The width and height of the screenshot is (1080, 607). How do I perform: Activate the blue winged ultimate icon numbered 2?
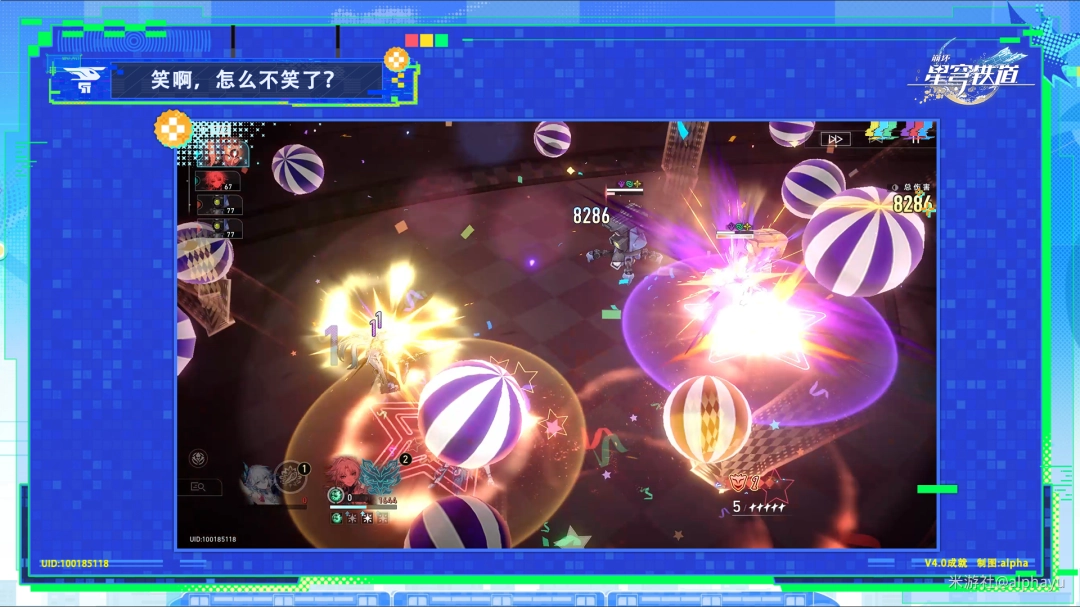point(382,474)
